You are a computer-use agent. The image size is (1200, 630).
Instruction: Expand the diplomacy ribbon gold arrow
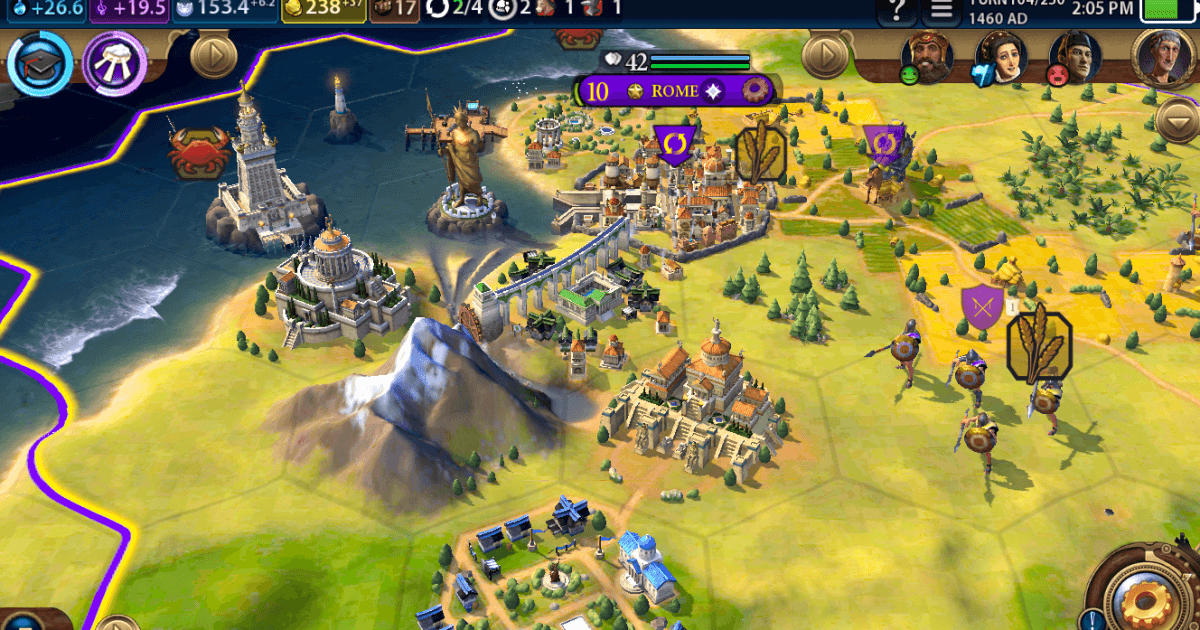coord(825,55)
